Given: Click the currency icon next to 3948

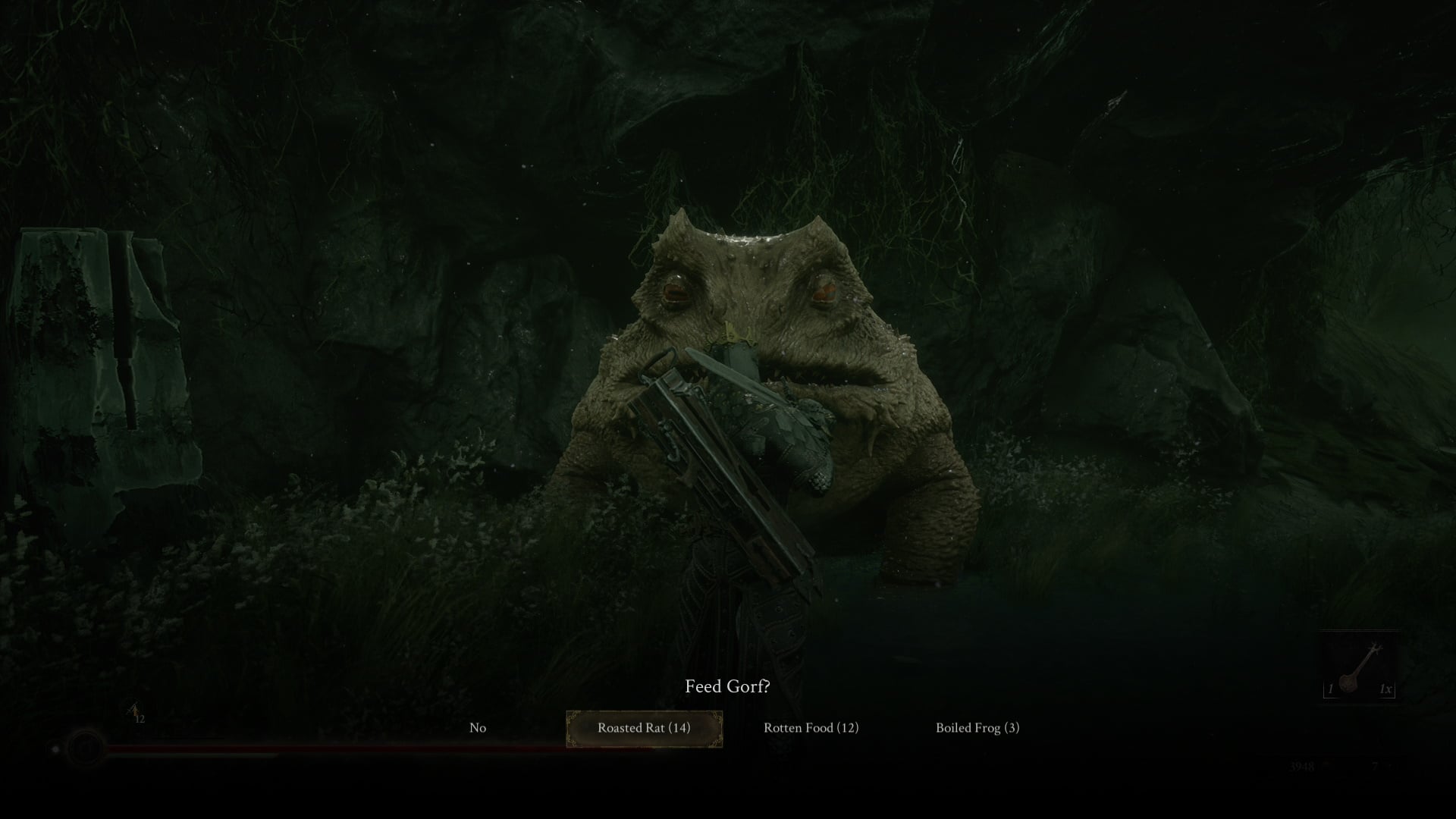Looking at the screenshot, I should click(1329, 767).
